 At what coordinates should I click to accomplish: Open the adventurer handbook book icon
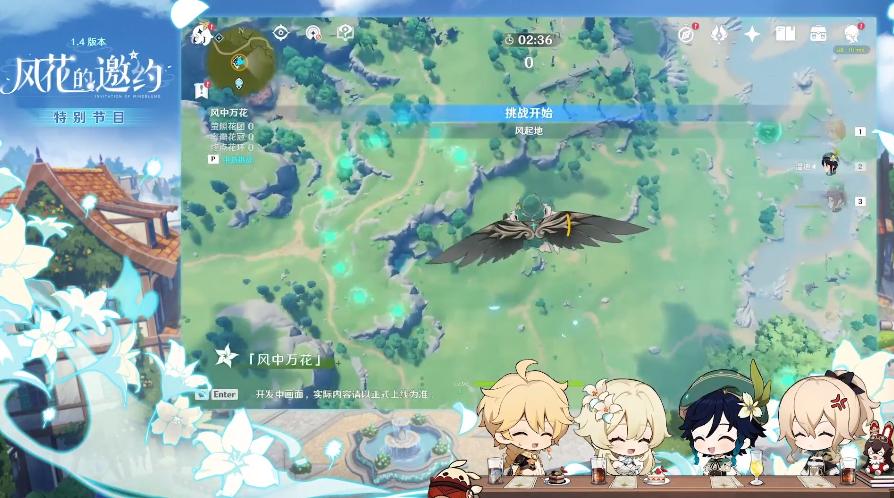point(785,34)
